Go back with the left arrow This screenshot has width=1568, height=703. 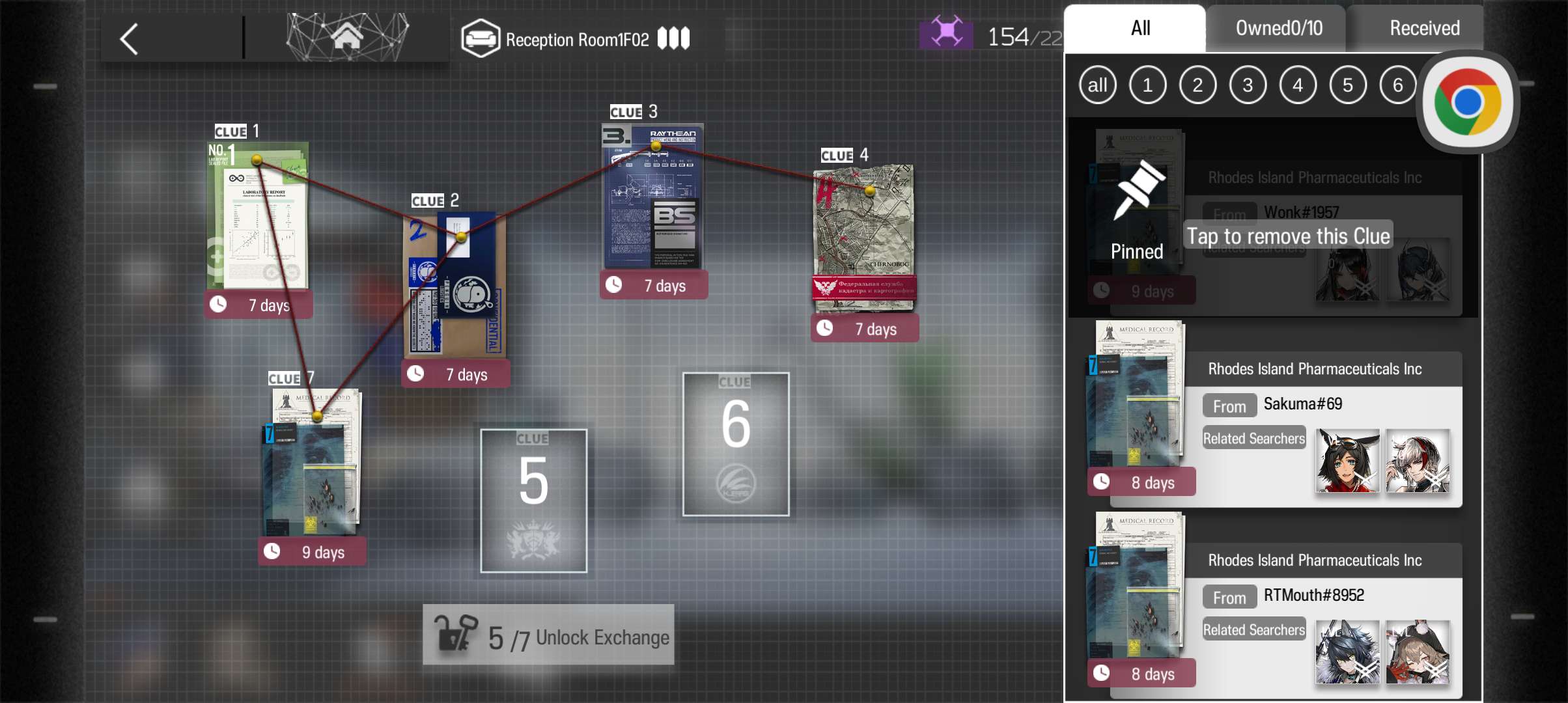pos(129,39)
